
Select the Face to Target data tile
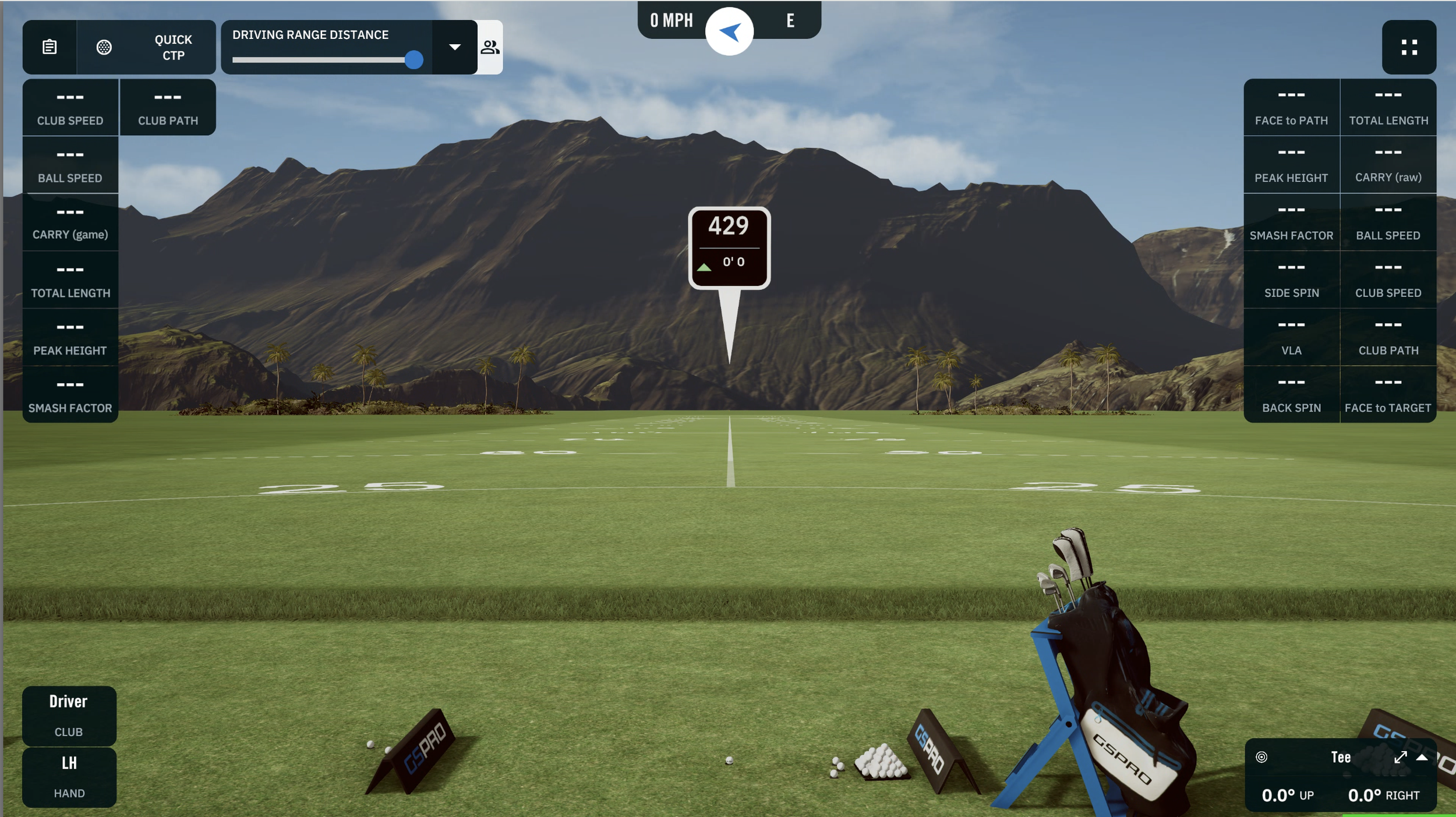[x=1388, y=394]
